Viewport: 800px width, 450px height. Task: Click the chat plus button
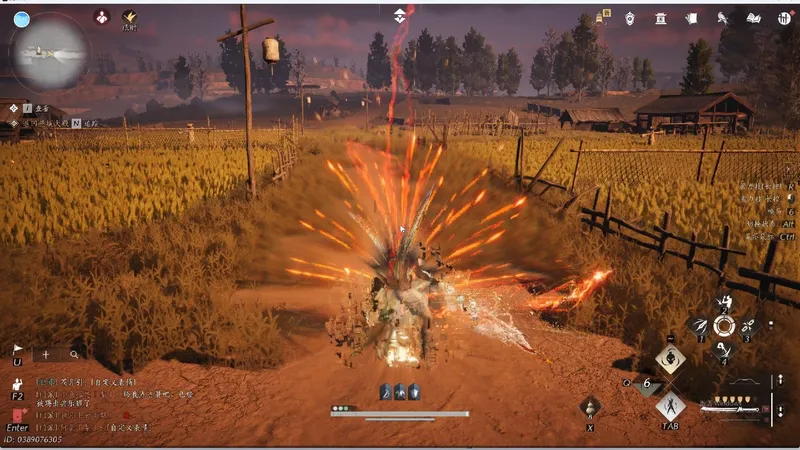pos(45,354)
